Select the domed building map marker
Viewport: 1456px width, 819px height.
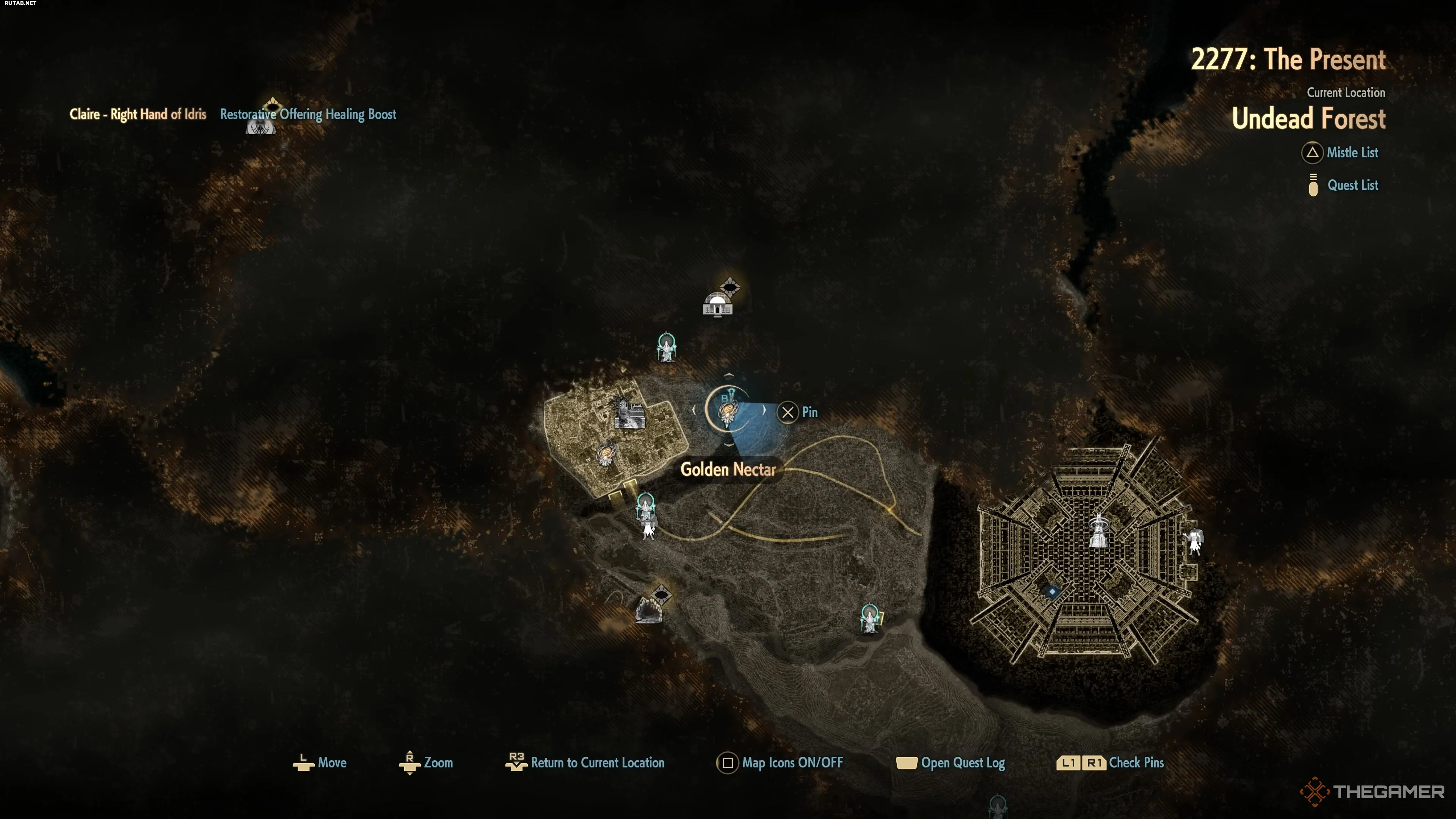point(717,304)
